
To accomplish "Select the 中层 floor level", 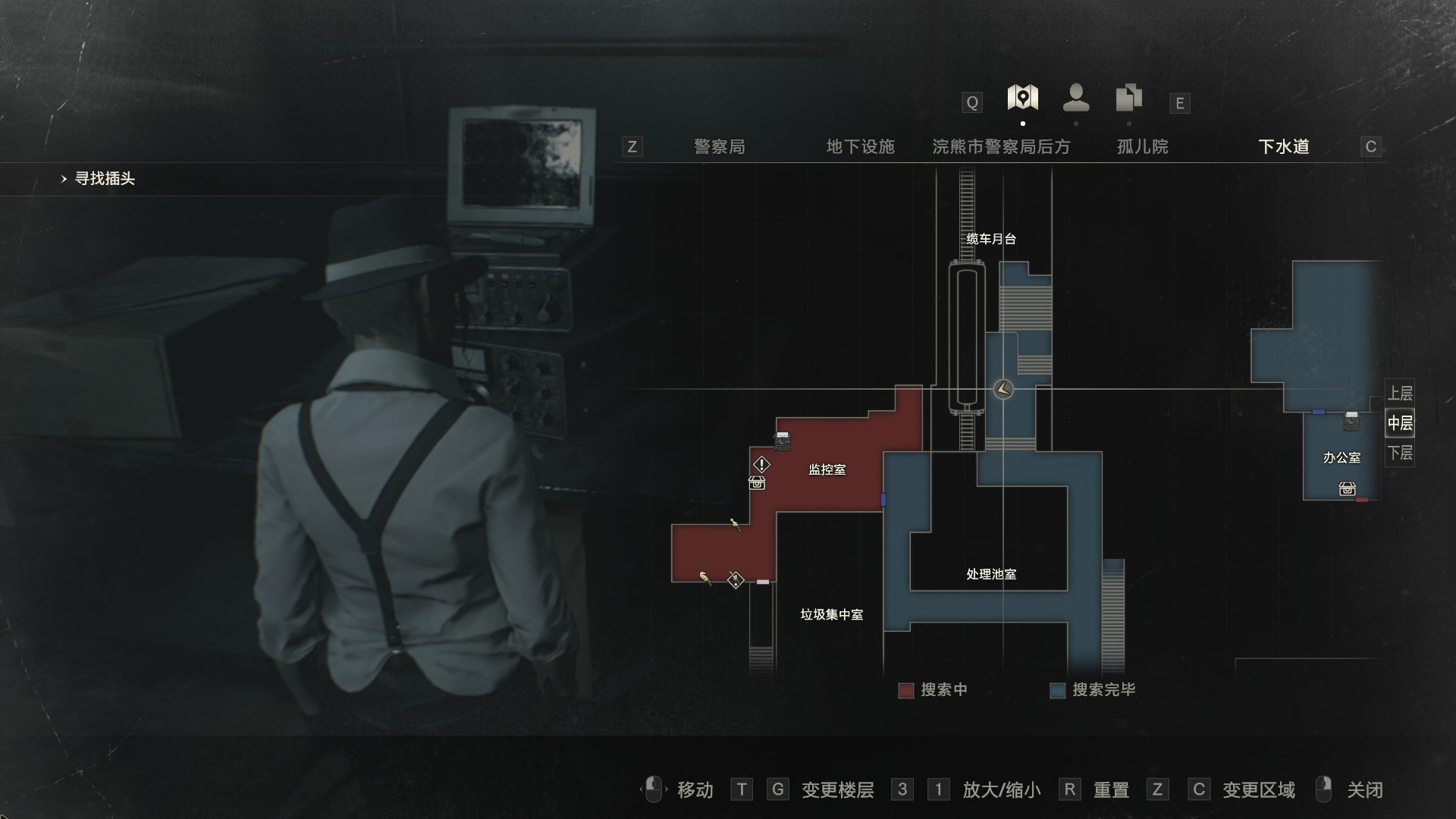I will click(x=1400, y=423).
